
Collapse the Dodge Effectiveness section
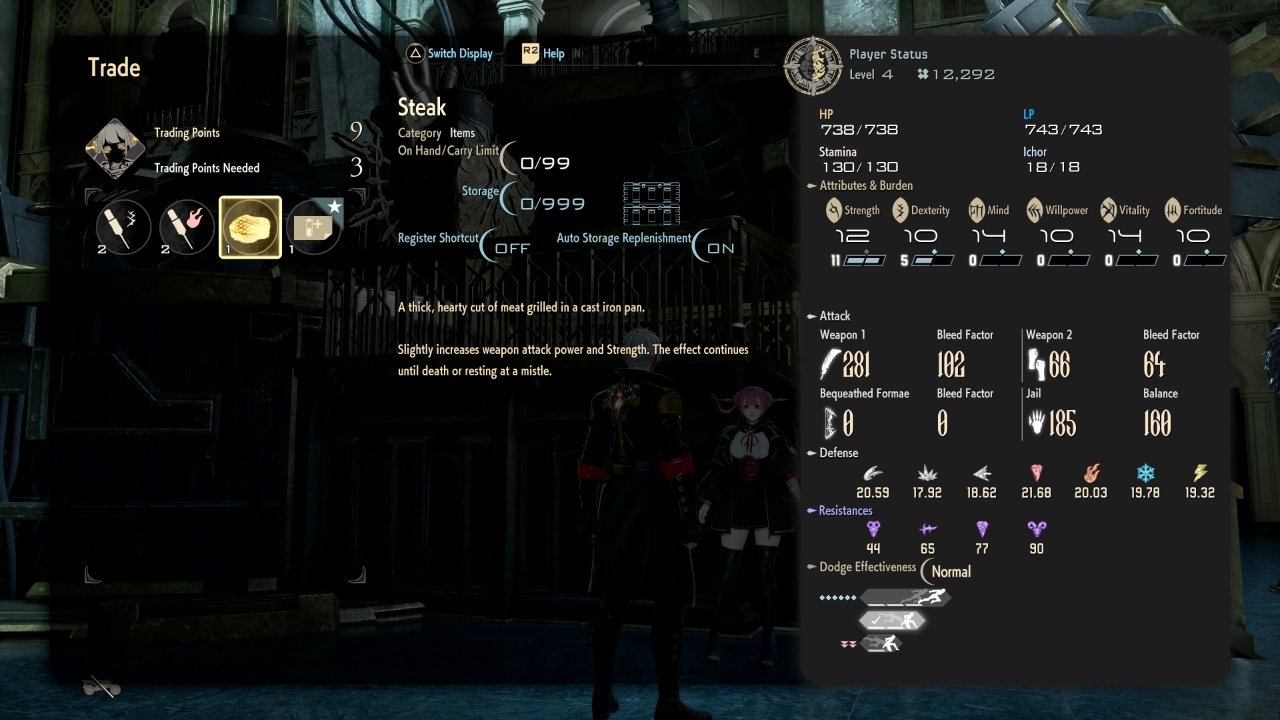pyautogui.click(x=812, y=568)
